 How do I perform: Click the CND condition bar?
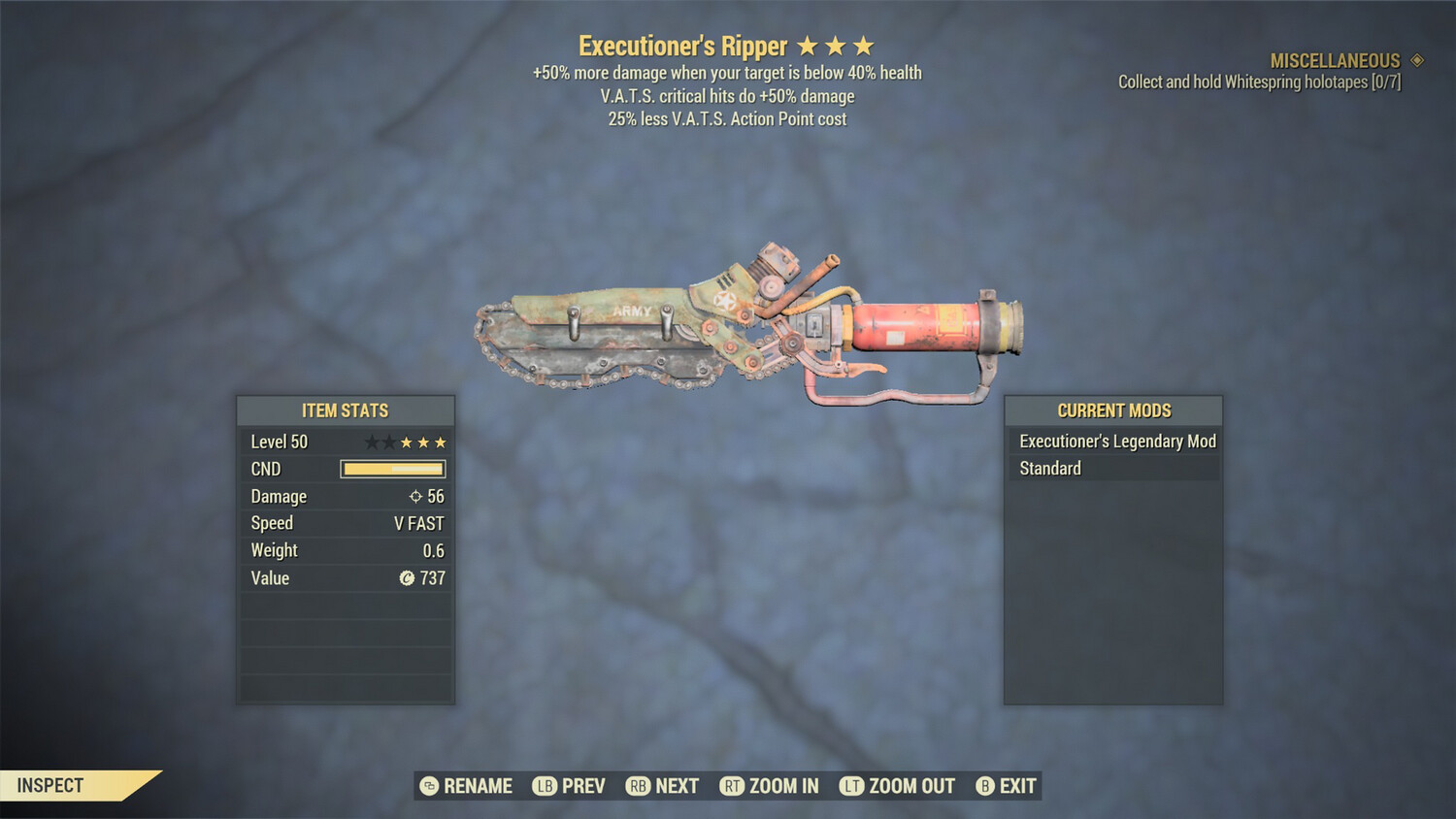[x=392, y=469]
